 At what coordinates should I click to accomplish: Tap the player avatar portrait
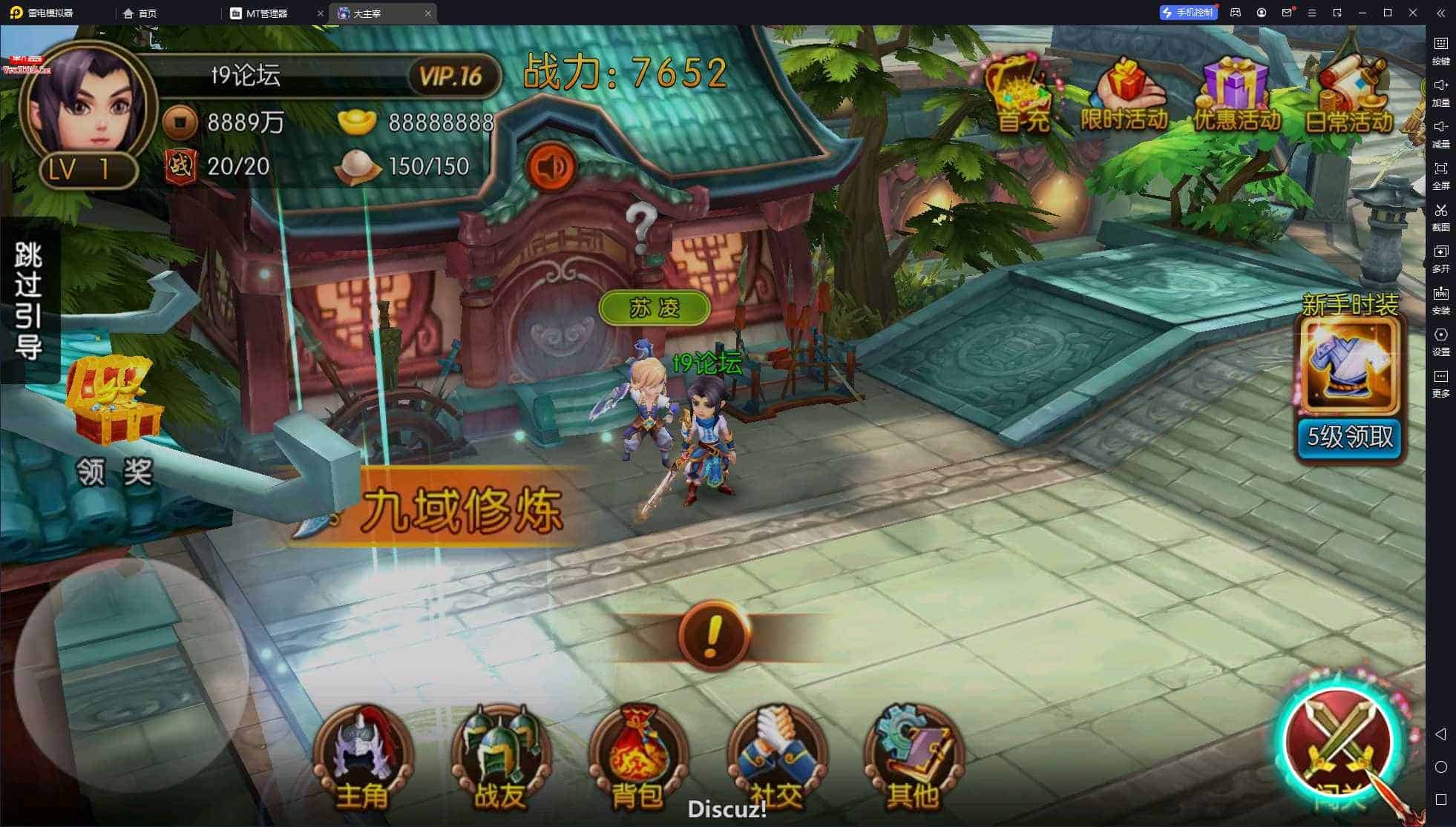[88, 104]
